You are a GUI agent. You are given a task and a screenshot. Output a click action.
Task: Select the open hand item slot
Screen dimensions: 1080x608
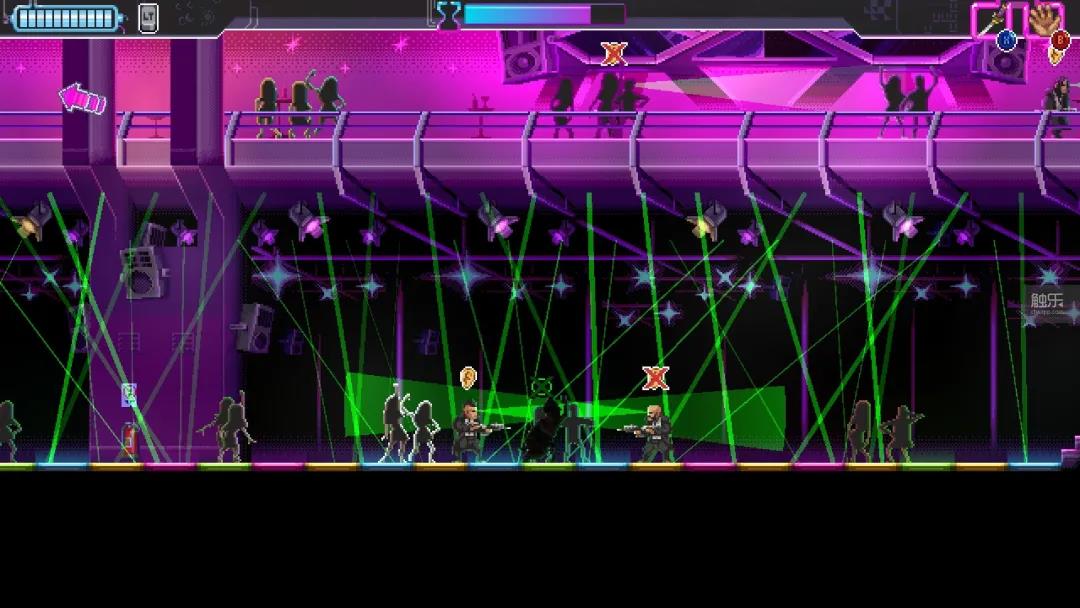coord(1046,18)
